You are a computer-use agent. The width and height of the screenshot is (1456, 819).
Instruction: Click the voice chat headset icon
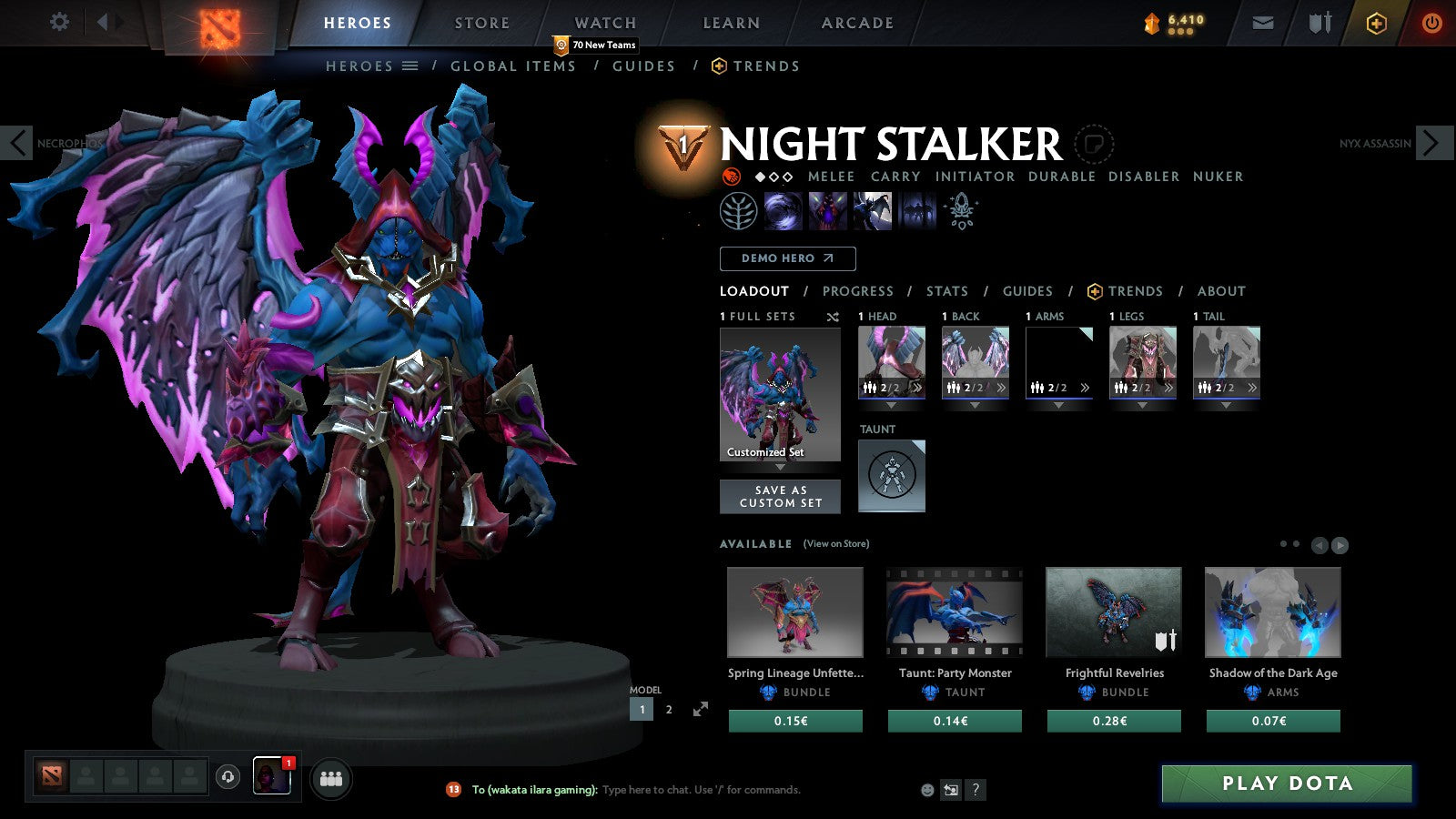pos(226,777)
